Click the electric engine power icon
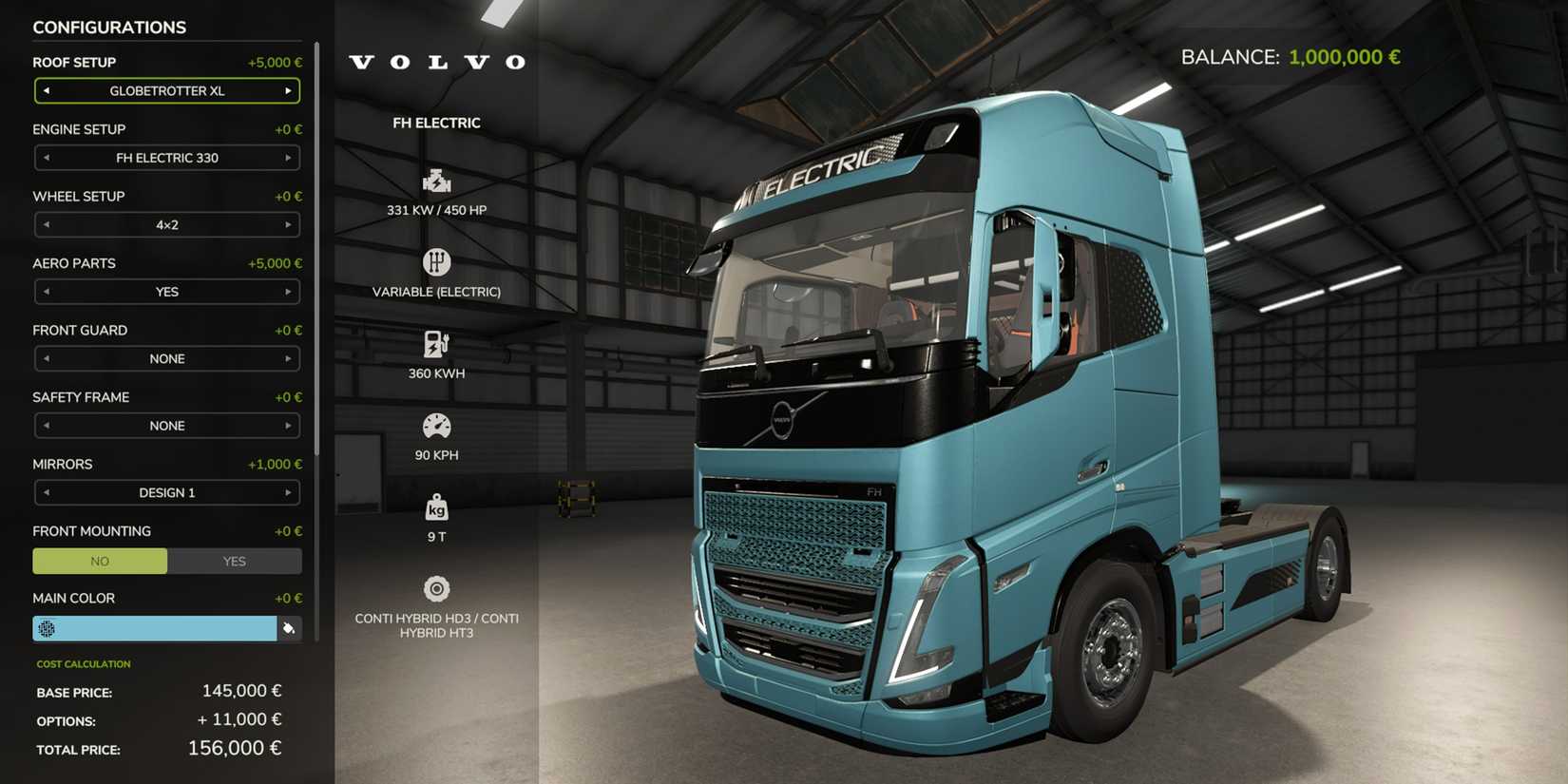This screenshot has width=1568, height=784. [436, 179]
